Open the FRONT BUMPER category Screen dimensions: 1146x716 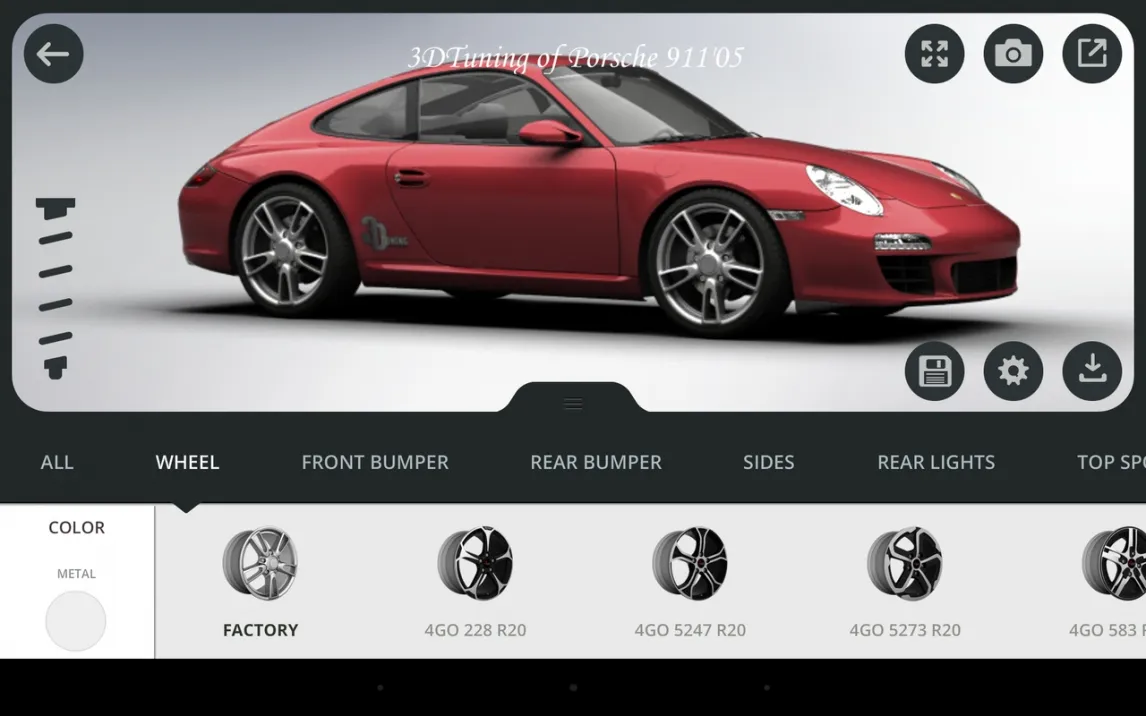pyautogui.click(x=375, y=462)
